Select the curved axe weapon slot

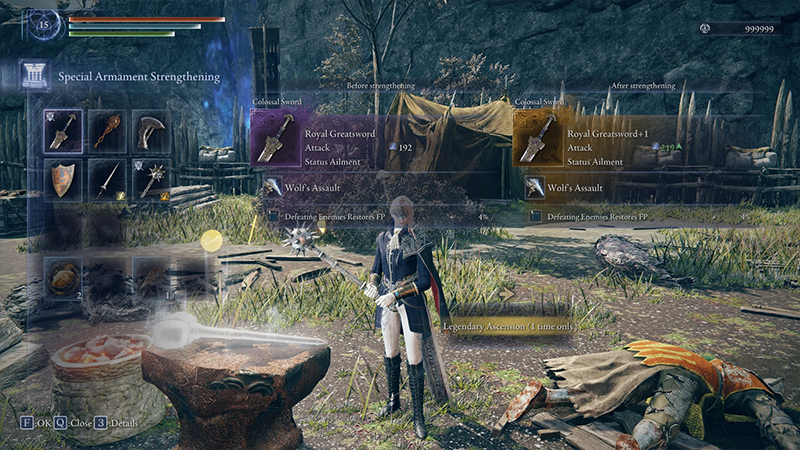[x=150, y=130]
